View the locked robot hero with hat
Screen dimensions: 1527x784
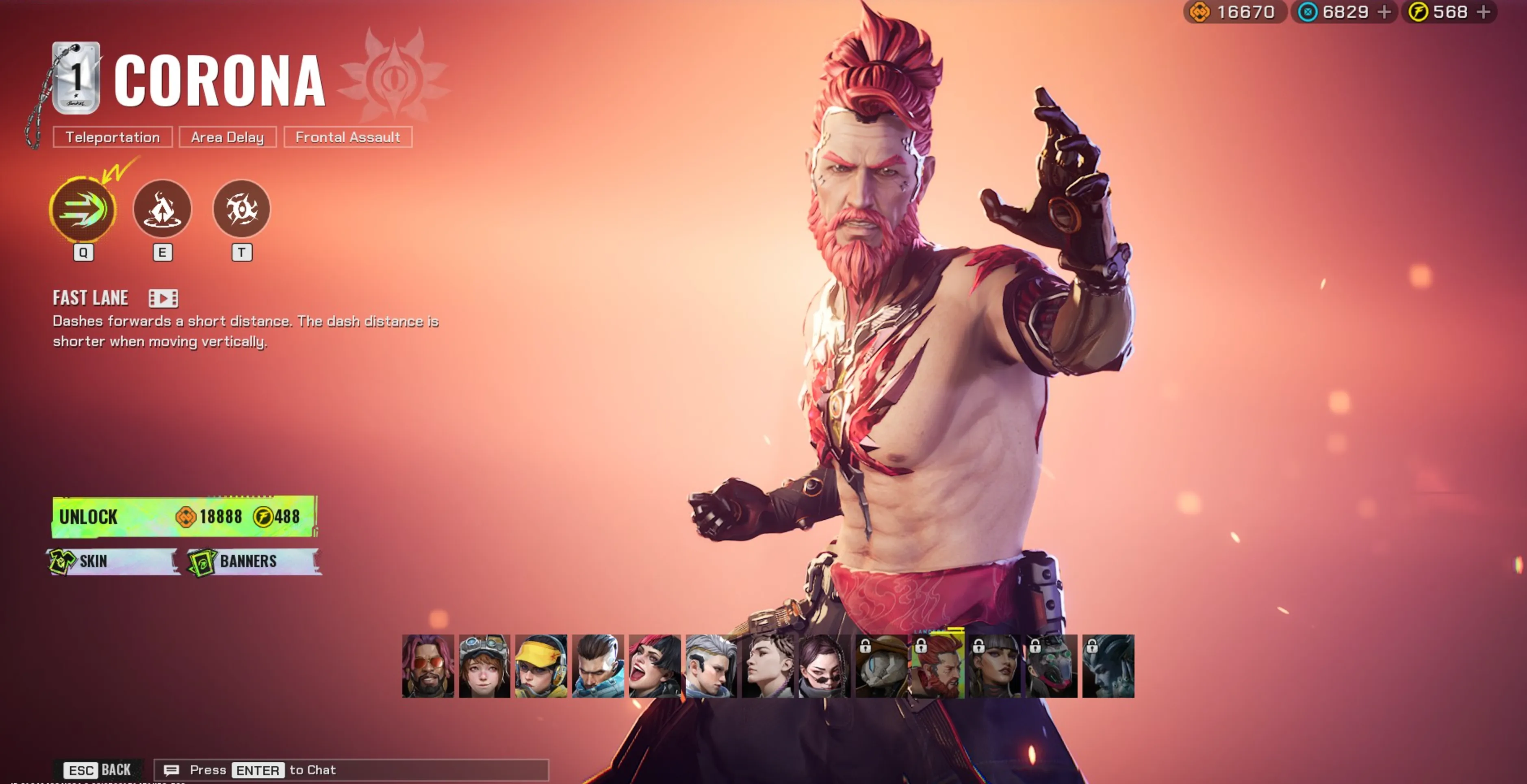tap(881, 666)
